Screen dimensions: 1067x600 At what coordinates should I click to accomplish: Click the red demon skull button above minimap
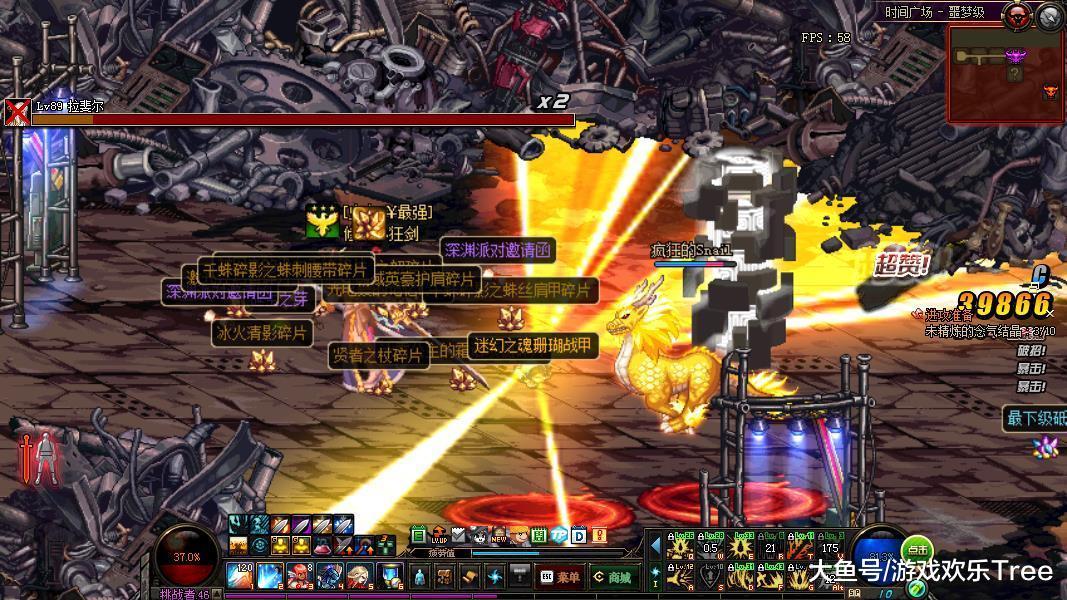tap(1019, 14)
